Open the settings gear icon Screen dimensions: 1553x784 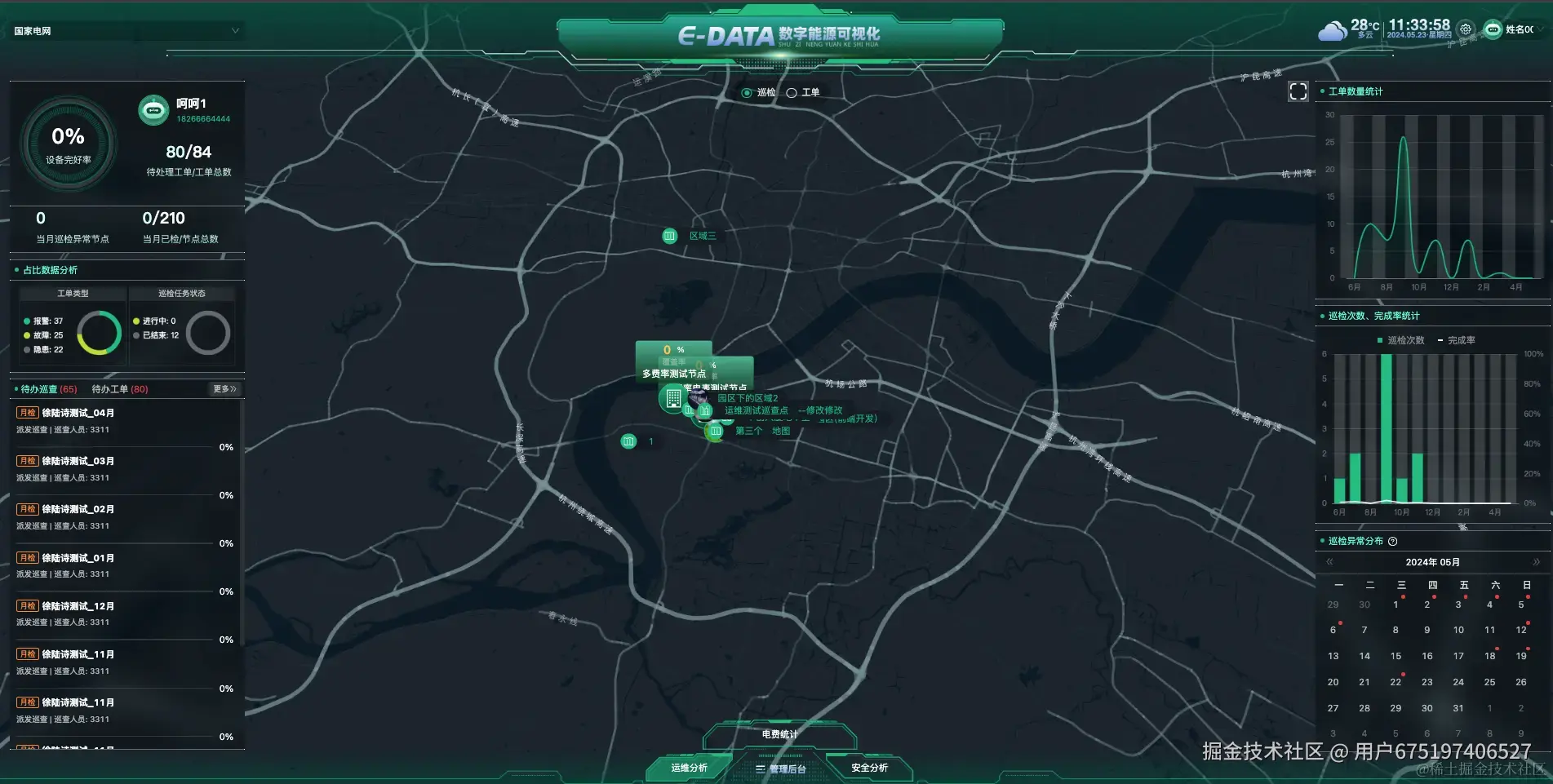[1466, 29]
